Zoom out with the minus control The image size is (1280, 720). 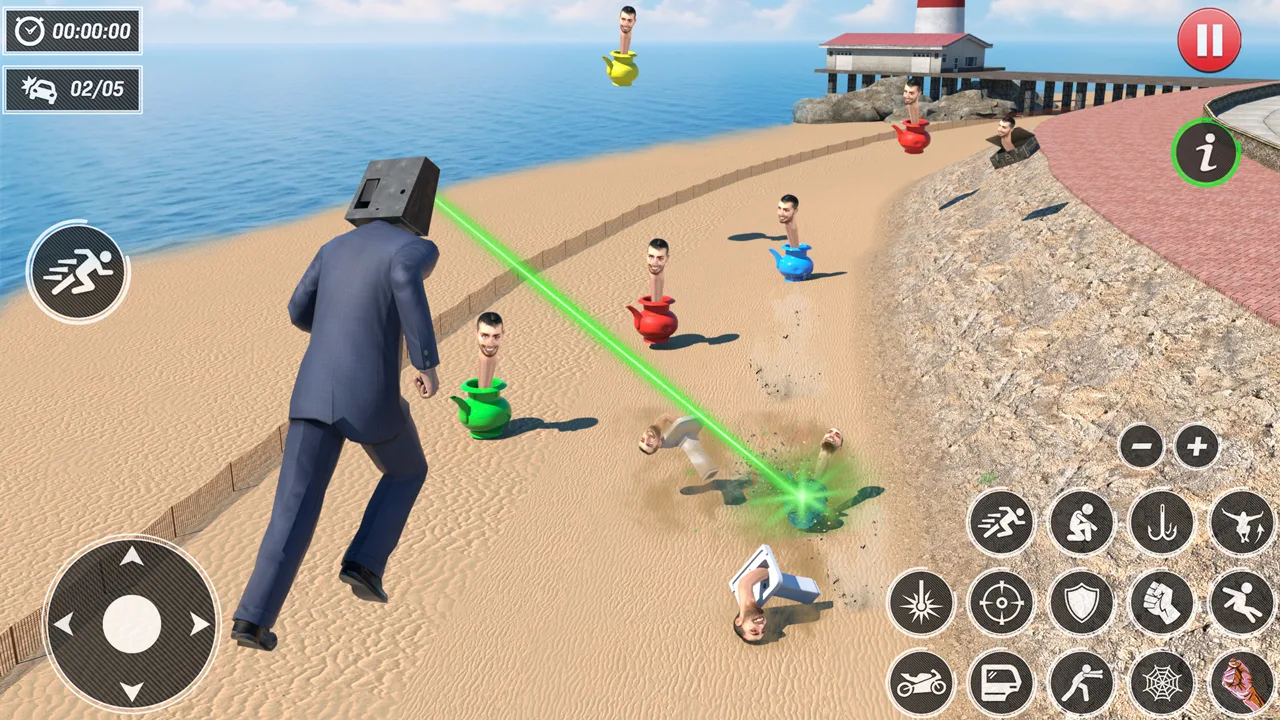[1142, 447]
